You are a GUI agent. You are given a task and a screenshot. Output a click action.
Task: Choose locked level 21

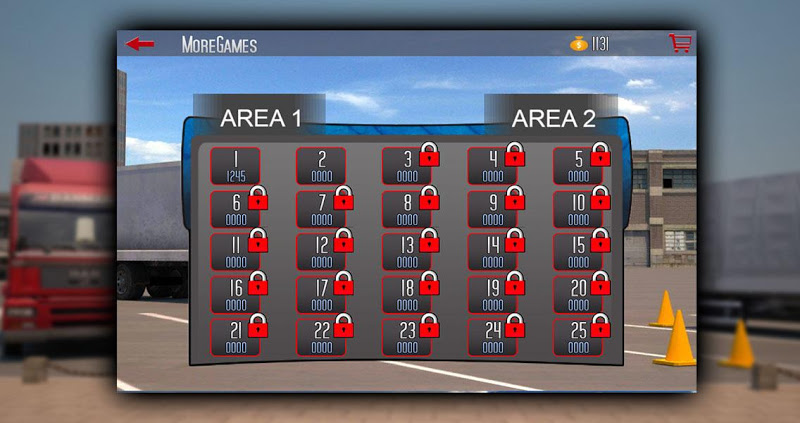point(235,337)
